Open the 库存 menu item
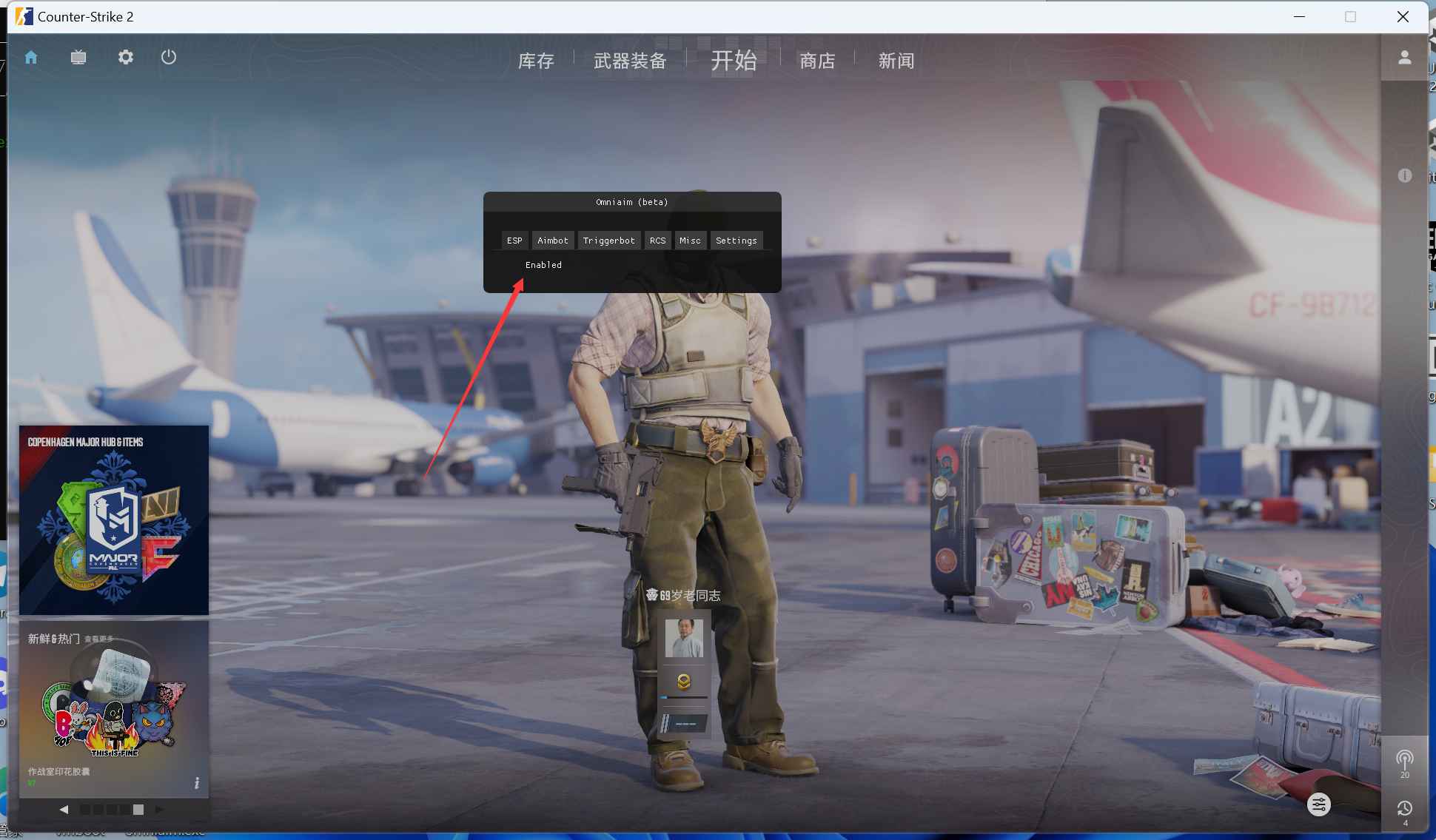The width and height of the screenshot is (1436, 840). tap(536, 61)
